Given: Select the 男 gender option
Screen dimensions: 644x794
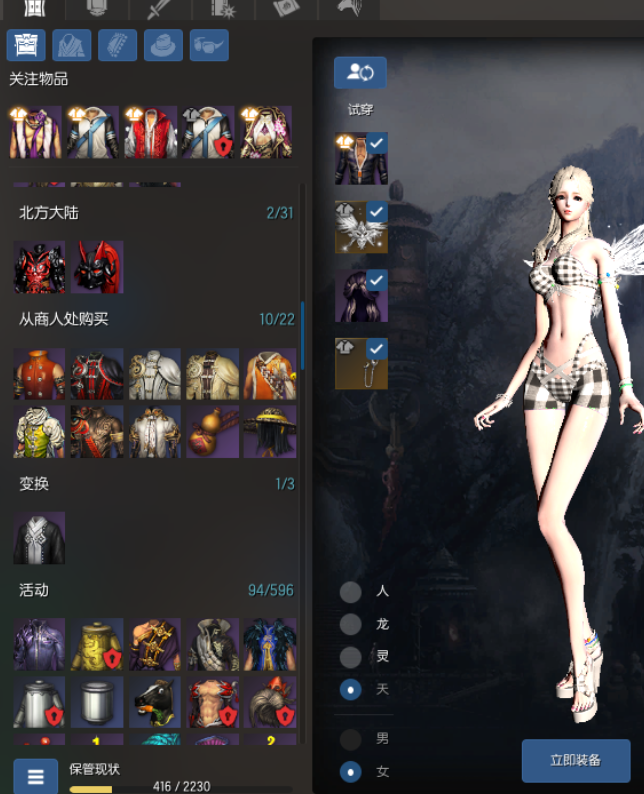Looking at the screenshot, I should [x=351, y=739].
